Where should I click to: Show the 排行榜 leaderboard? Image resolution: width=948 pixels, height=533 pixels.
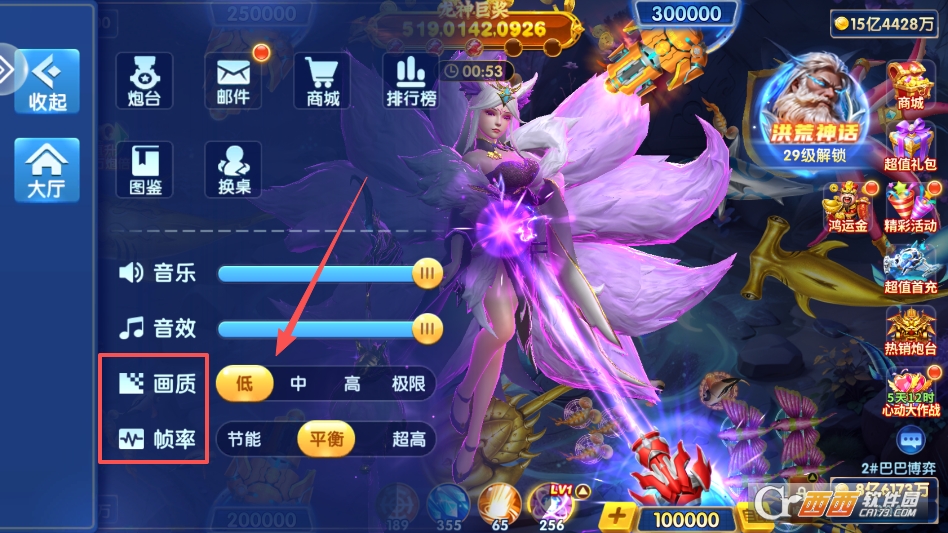(x=411, y=80)
